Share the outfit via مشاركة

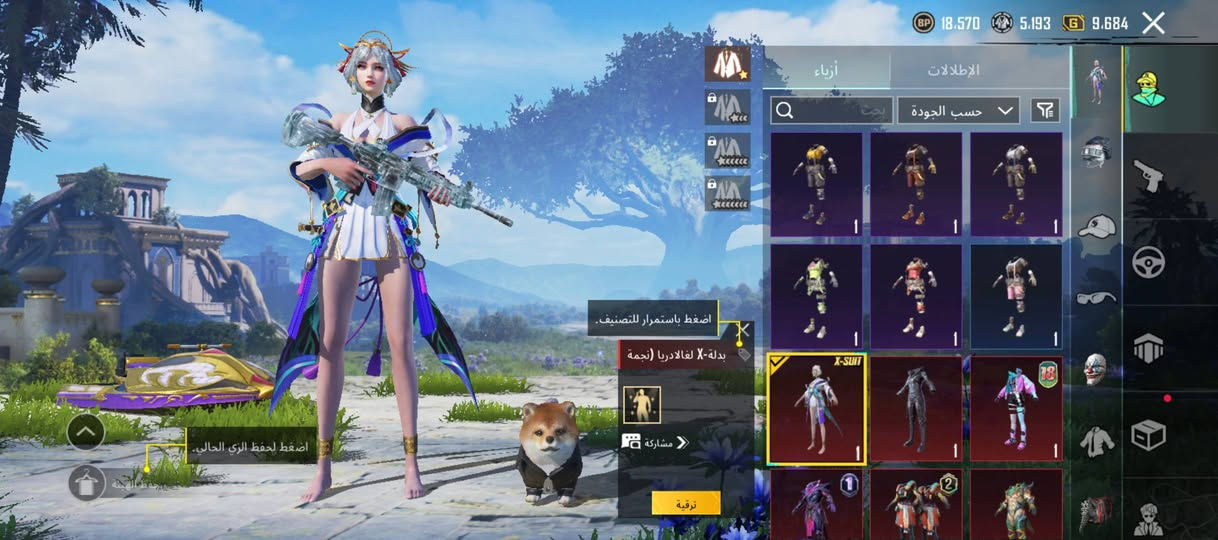tap(656, 442)
